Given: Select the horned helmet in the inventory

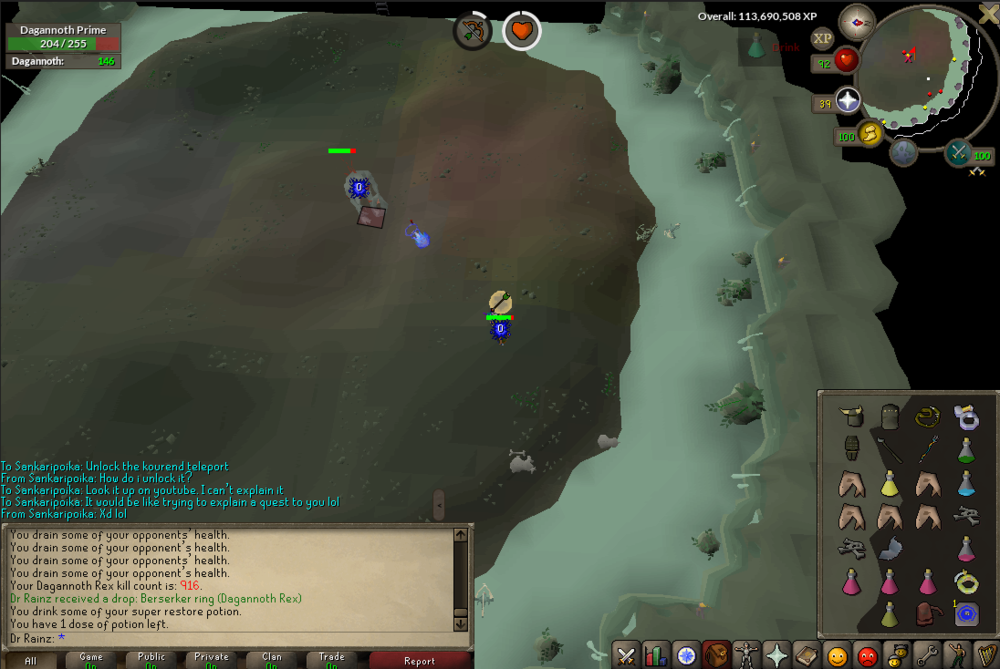Looking at the screenshot, I should (851, 414).
